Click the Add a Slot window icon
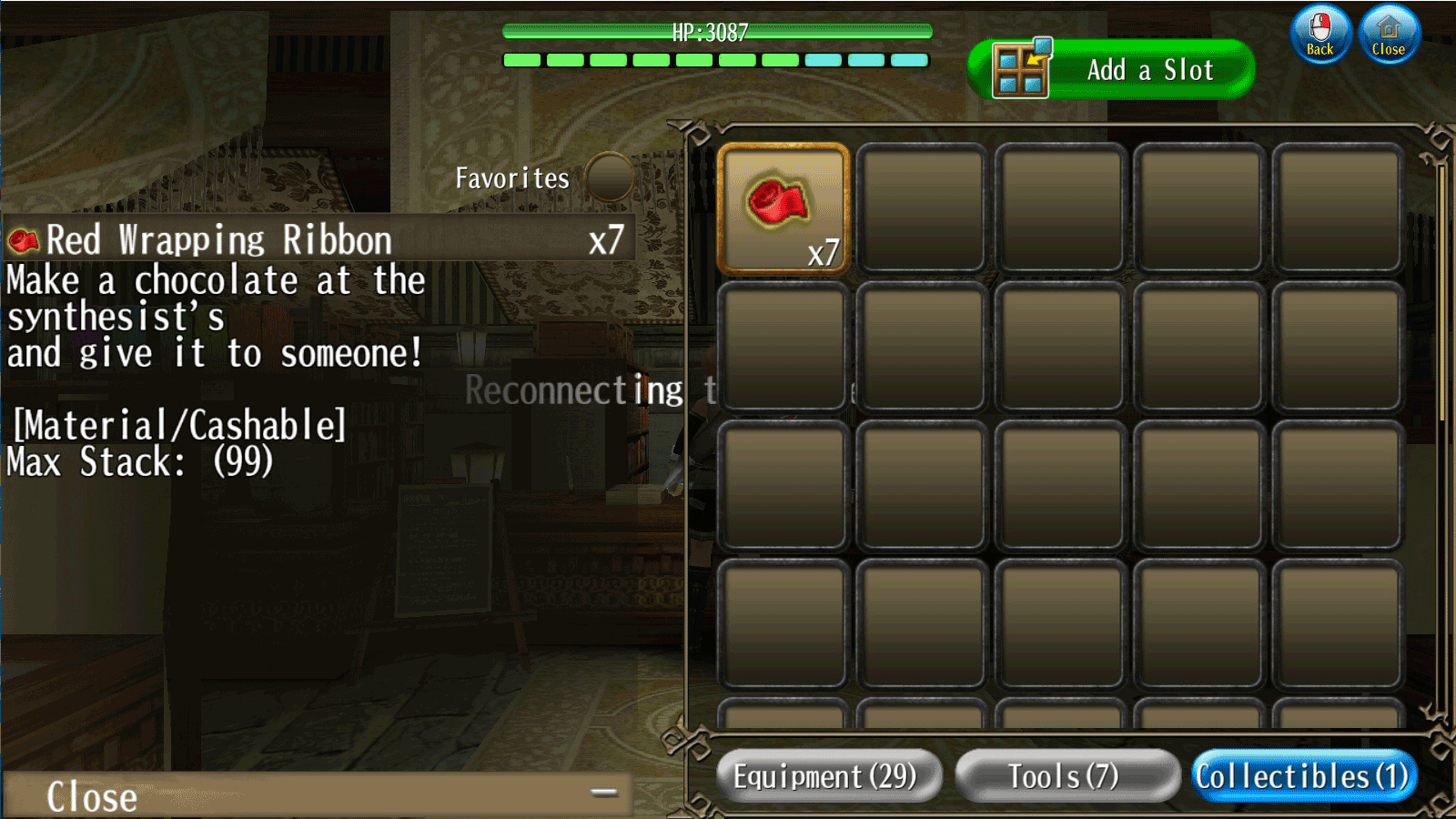 tap(1023, 70)
